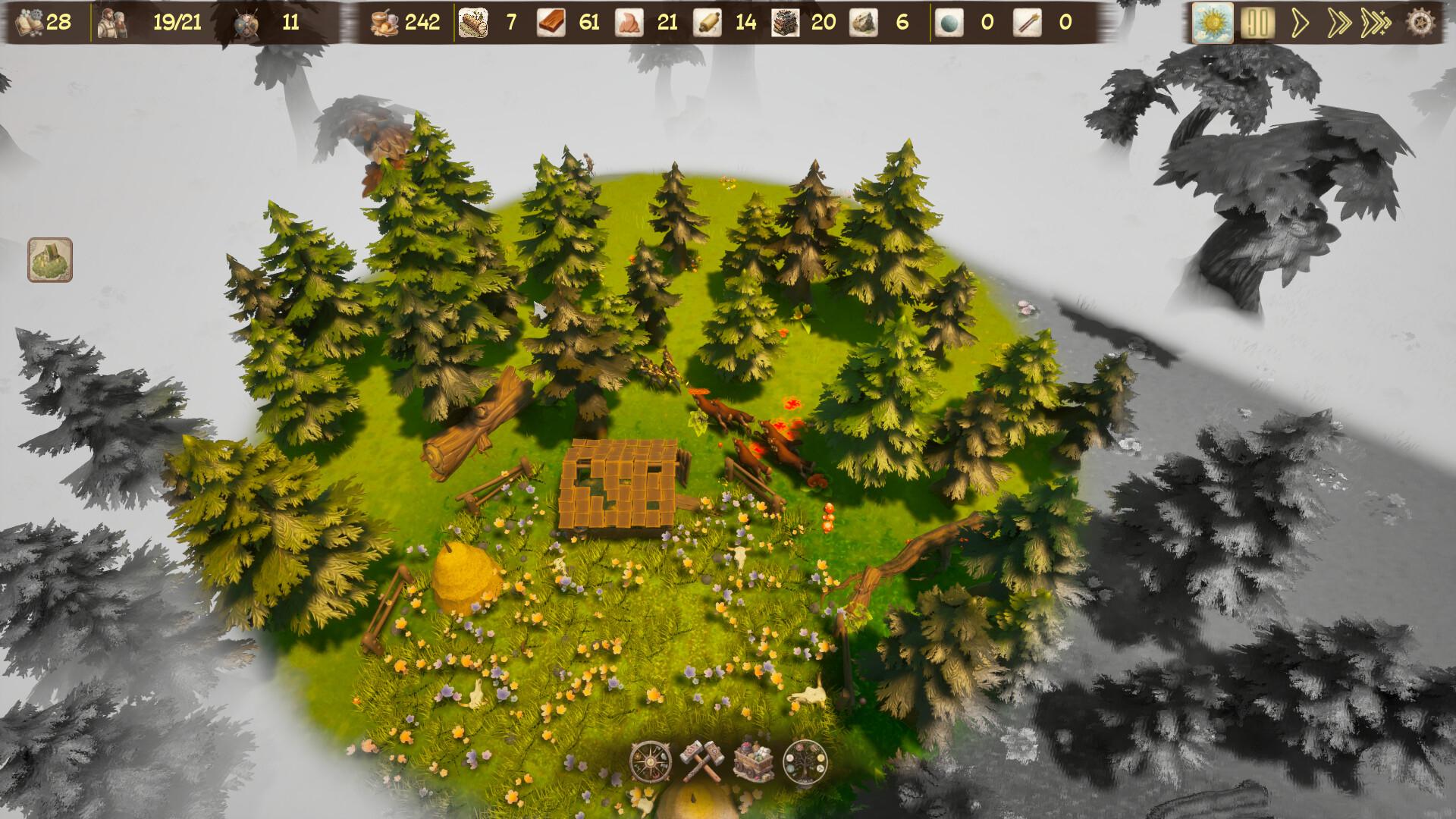Activate the fastest triple-arrow speed
The image size is (1456, 819).
pyautogui.click(x=1376, y=23)
